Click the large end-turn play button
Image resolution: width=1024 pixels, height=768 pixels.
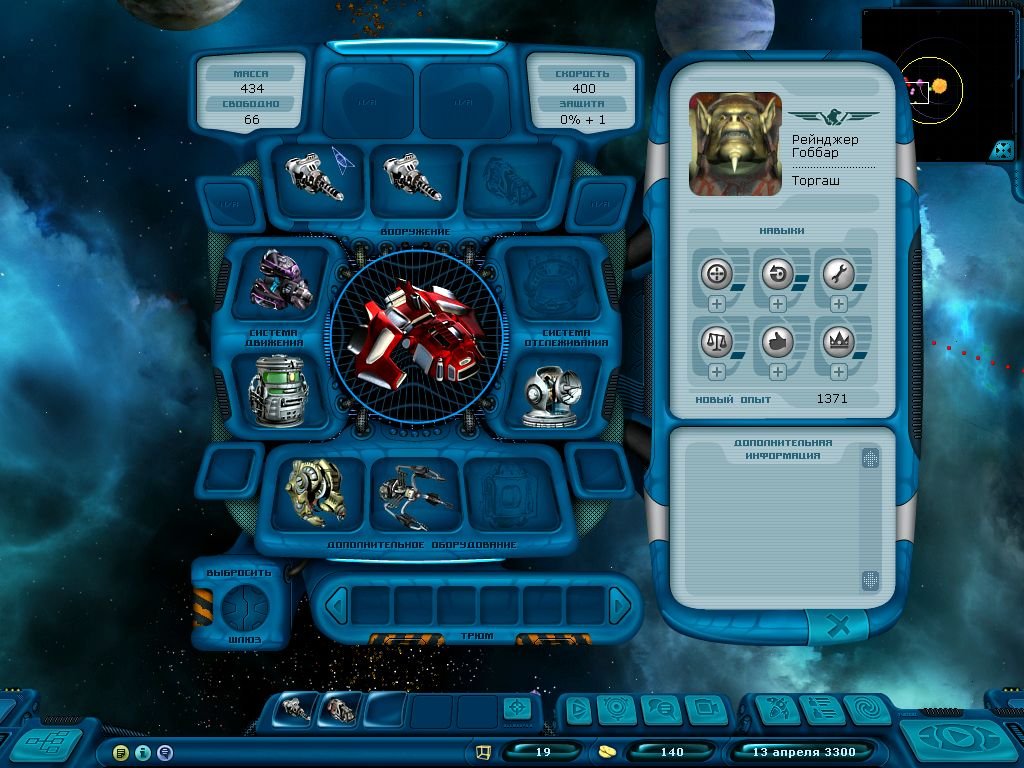coord(958,740)
